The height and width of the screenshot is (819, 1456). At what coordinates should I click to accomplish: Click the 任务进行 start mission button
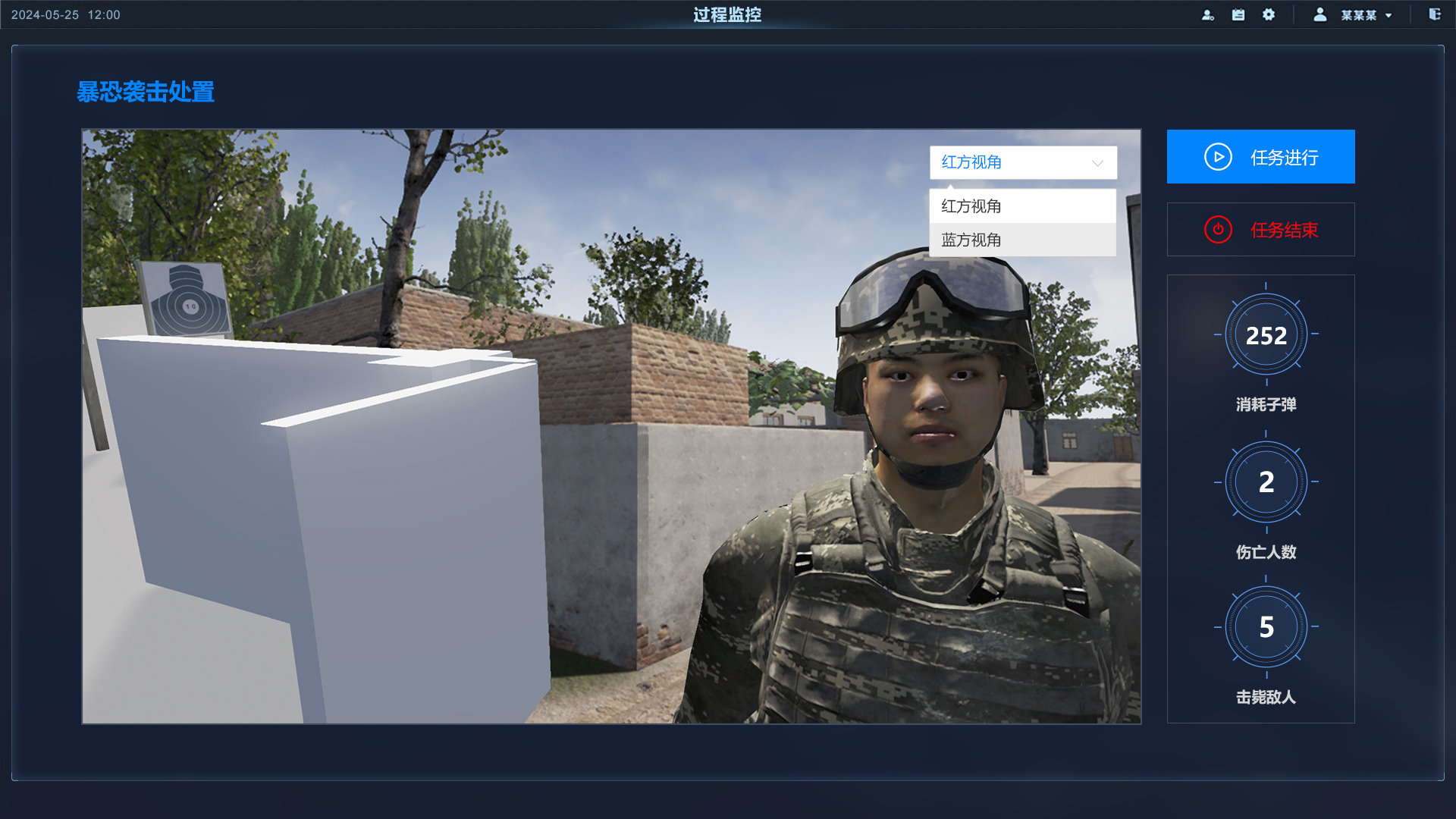(x=1260, y=157)
